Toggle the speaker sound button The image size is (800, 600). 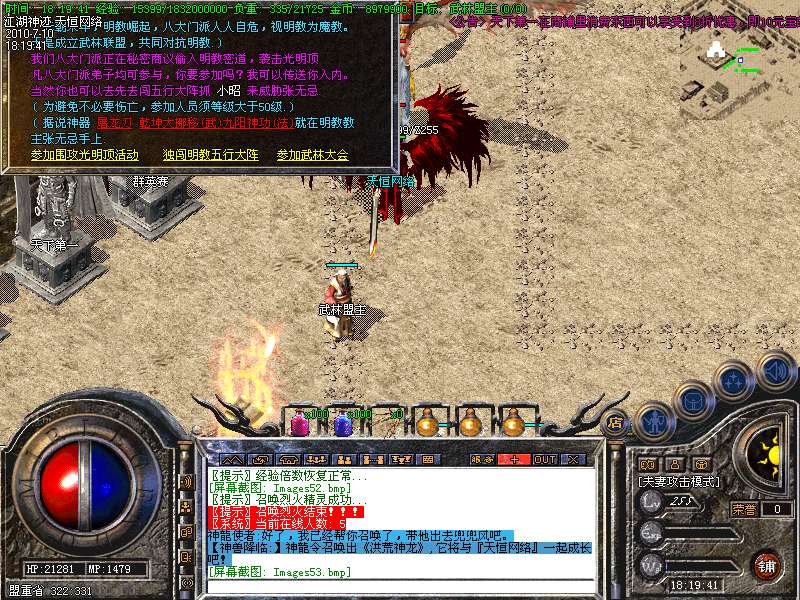[775, 370]
